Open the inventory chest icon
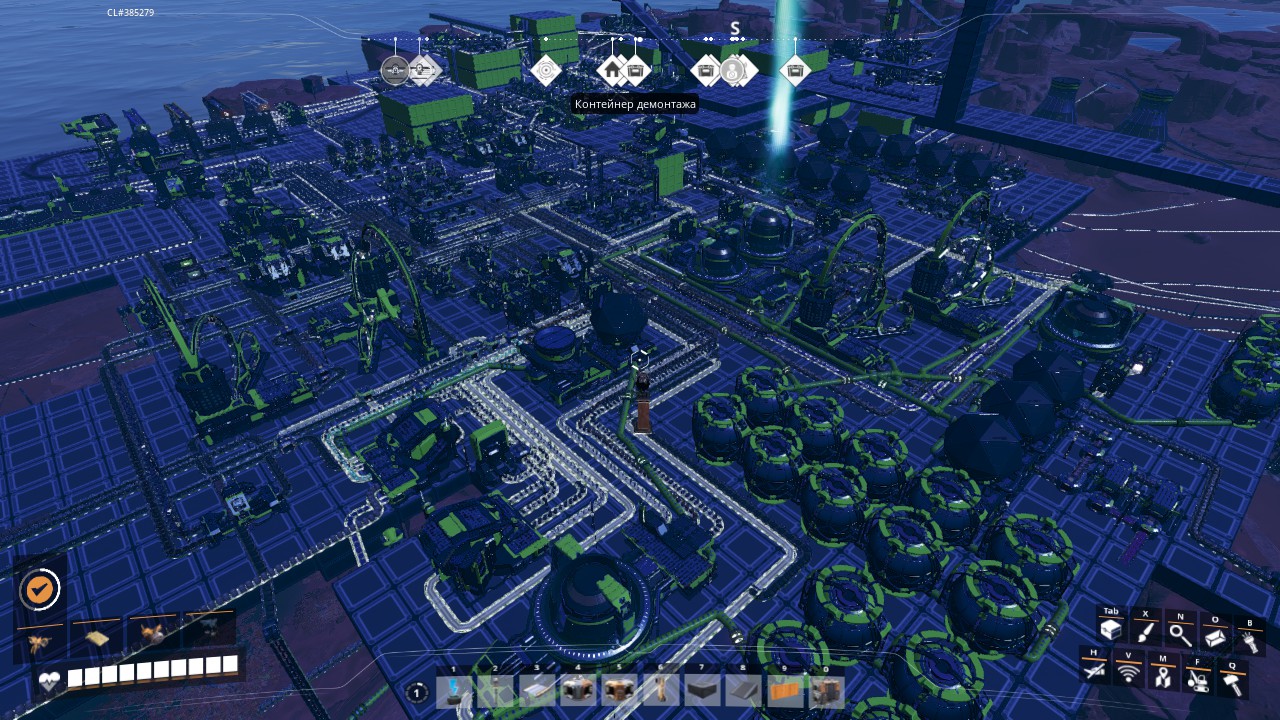This screenshot has height=720, width=1280. pyautogui.click(x=1110, y=630)
